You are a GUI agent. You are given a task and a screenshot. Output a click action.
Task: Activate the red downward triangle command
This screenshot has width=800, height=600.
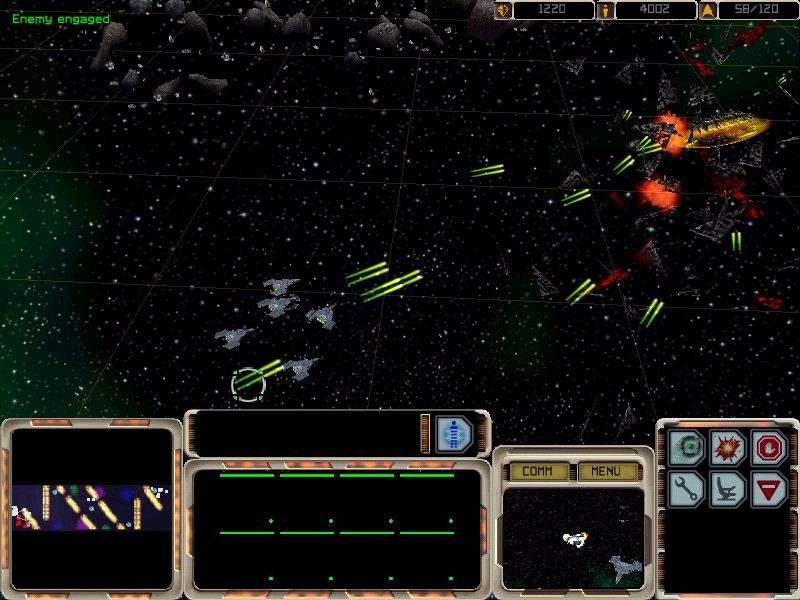tap(767, 488)
